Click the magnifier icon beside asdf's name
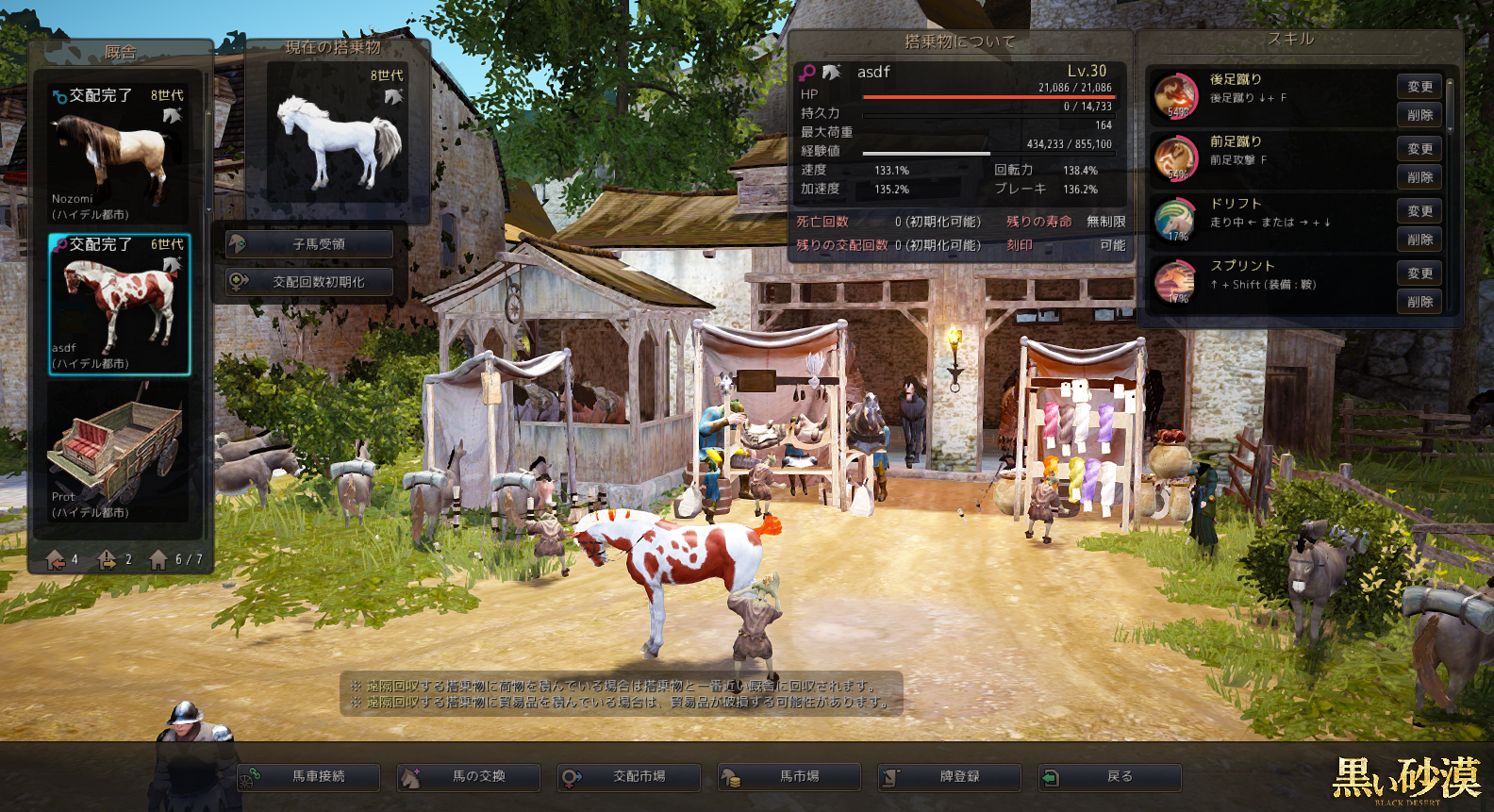Viewport: 1494px width, 812px height. click(807, 72)
